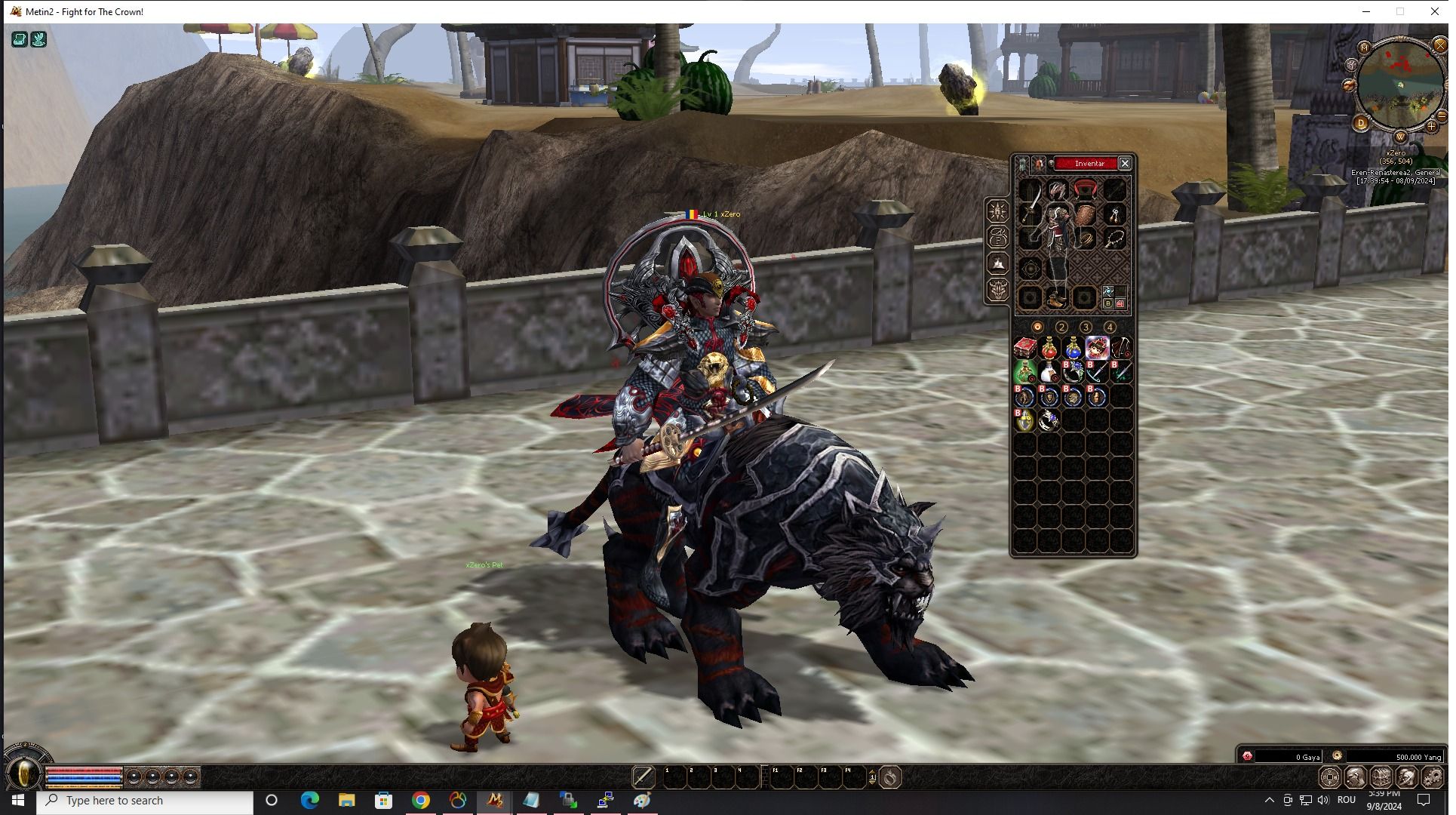This screenshot has width=1456, height=815.
Task: Select the equipped necklace slot
Action: tap(1115, 239)
